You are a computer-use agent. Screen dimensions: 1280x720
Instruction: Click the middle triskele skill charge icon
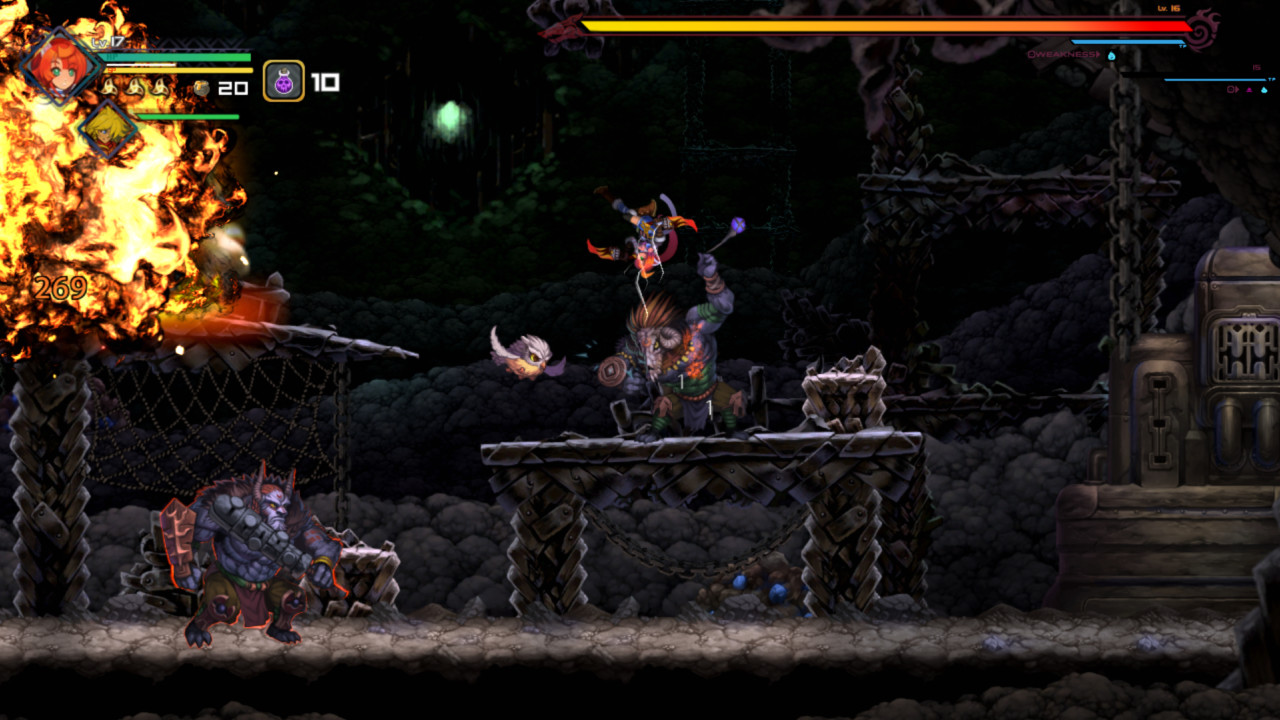(134, 88)
